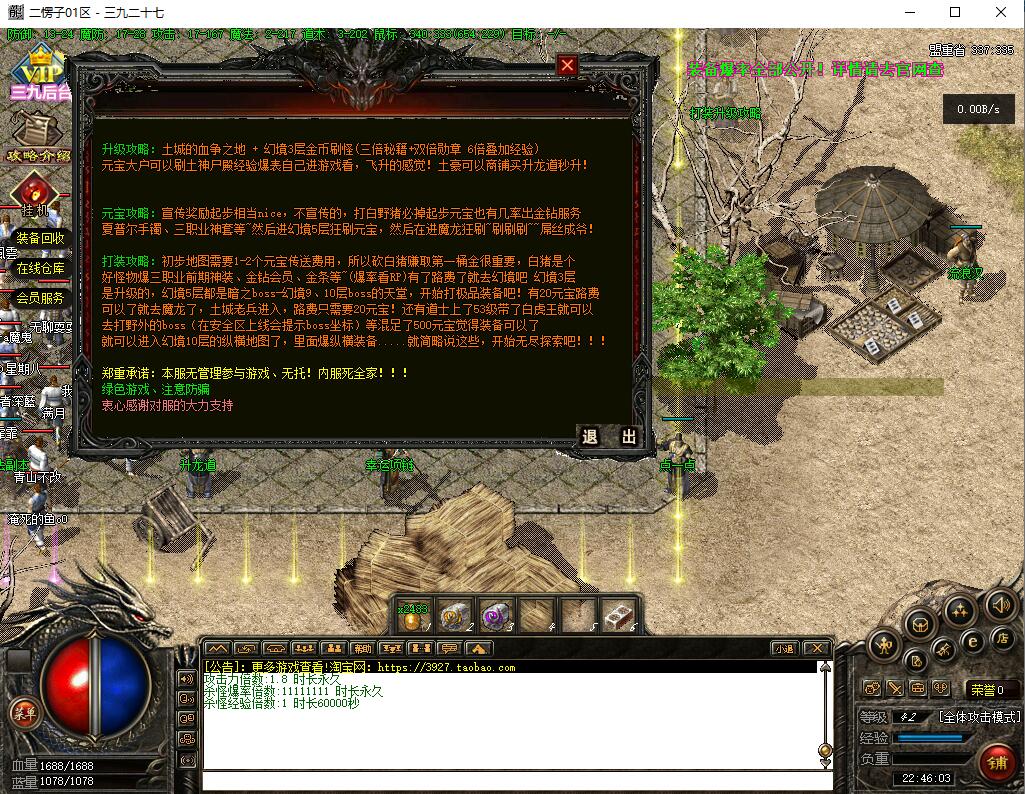The width and height of the screenshot is (1025, 794).
Task: Open the 在线仓库 online warehouse
Action: (x=40, y=268)
